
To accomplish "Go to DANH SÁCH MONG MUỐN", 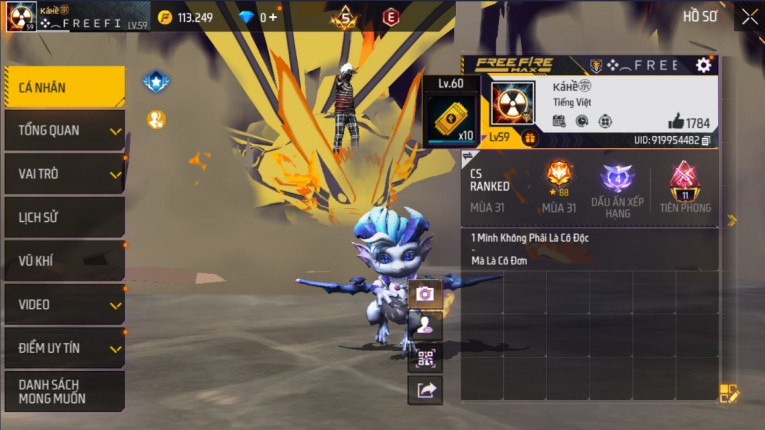I will click(64, 391).
